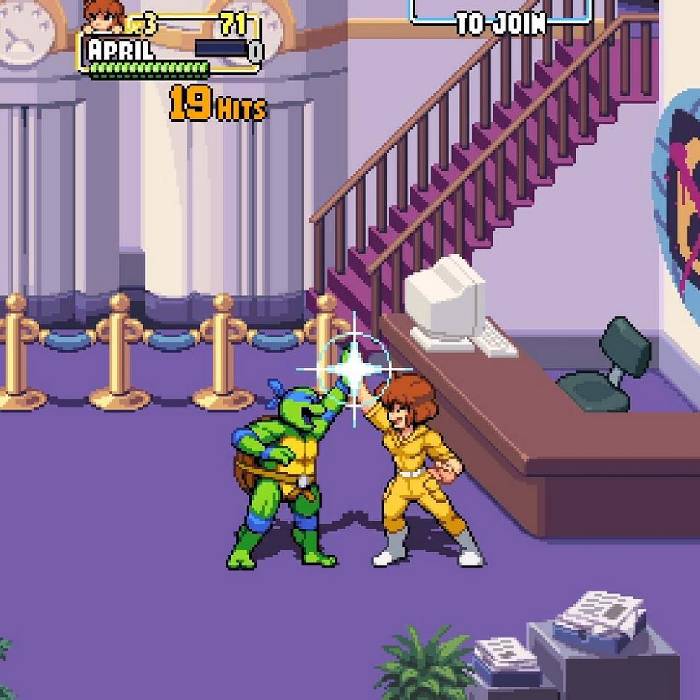Select the APRIL player name plate

pos(121,49)
